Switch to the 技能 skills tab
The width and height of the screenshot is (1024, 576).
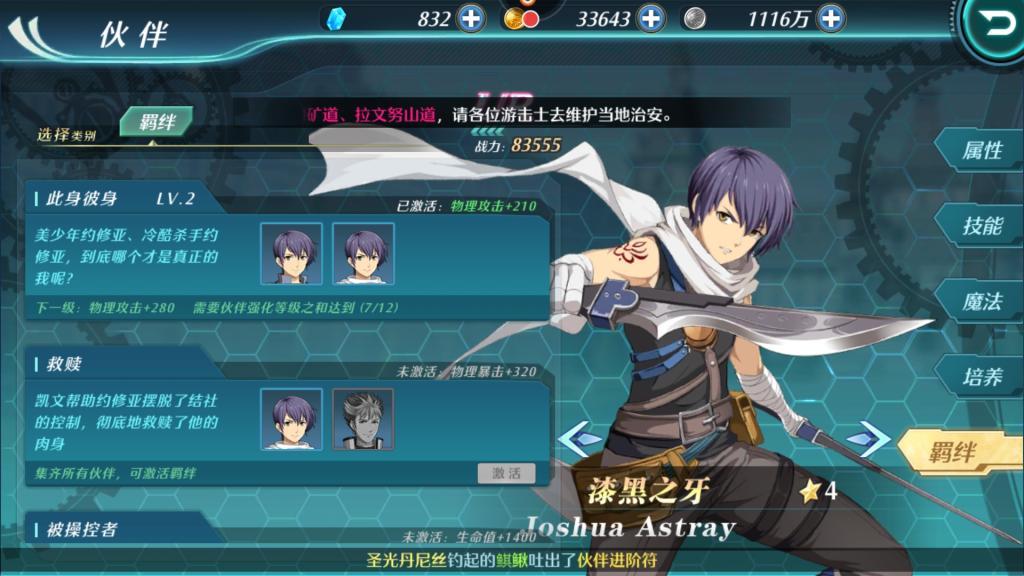pos(981,226)
